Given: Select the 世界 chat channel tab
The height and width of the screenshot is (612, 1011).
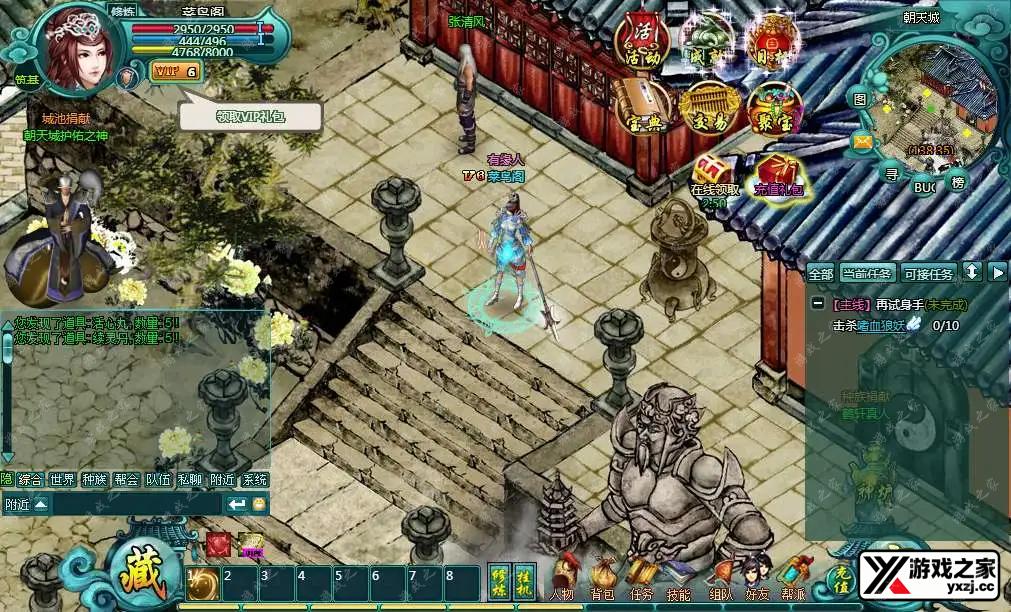Looking at the screenshot, I should pyautogui.click(x=63, y=480).
